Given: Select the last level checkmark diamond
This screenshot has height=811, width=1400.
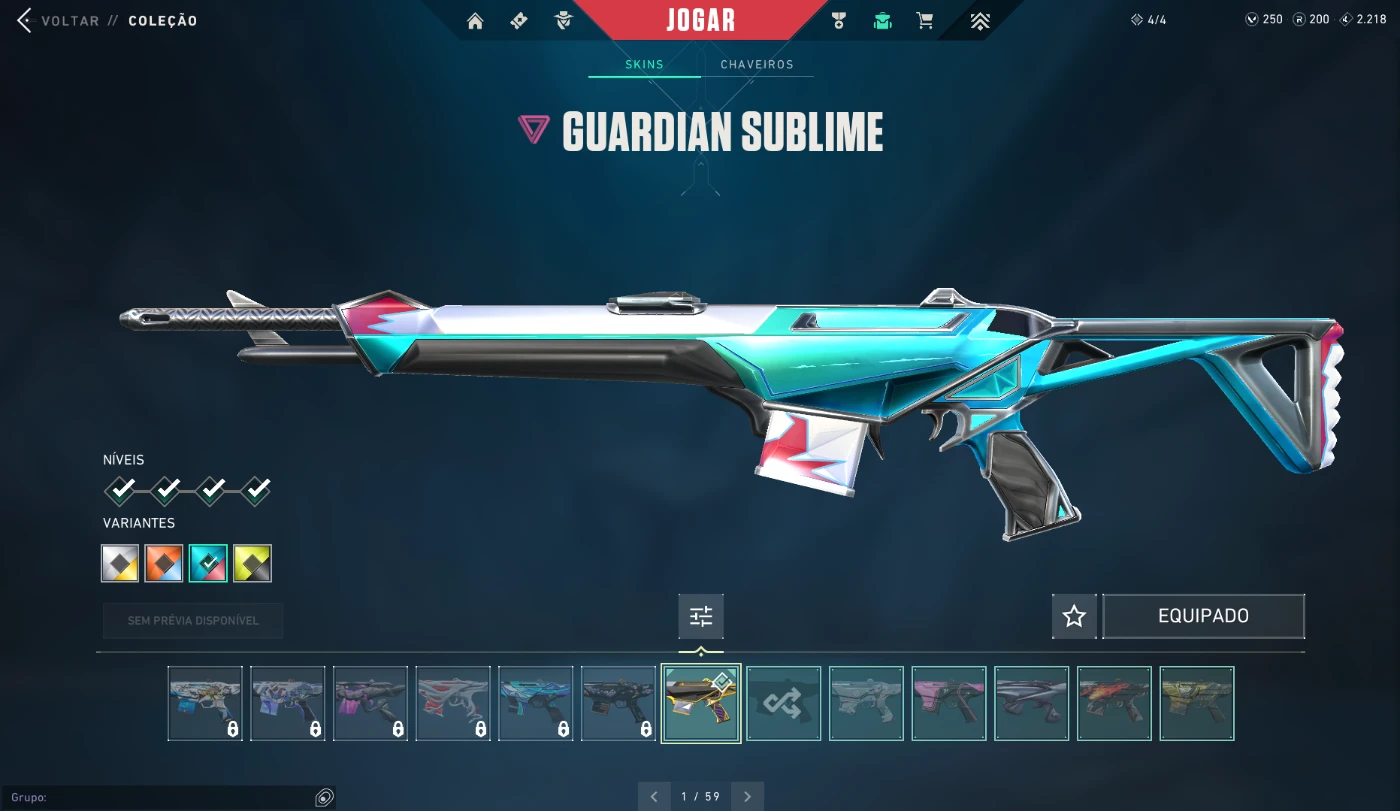Looking at the screenshot, I should [x=257, y=491].
